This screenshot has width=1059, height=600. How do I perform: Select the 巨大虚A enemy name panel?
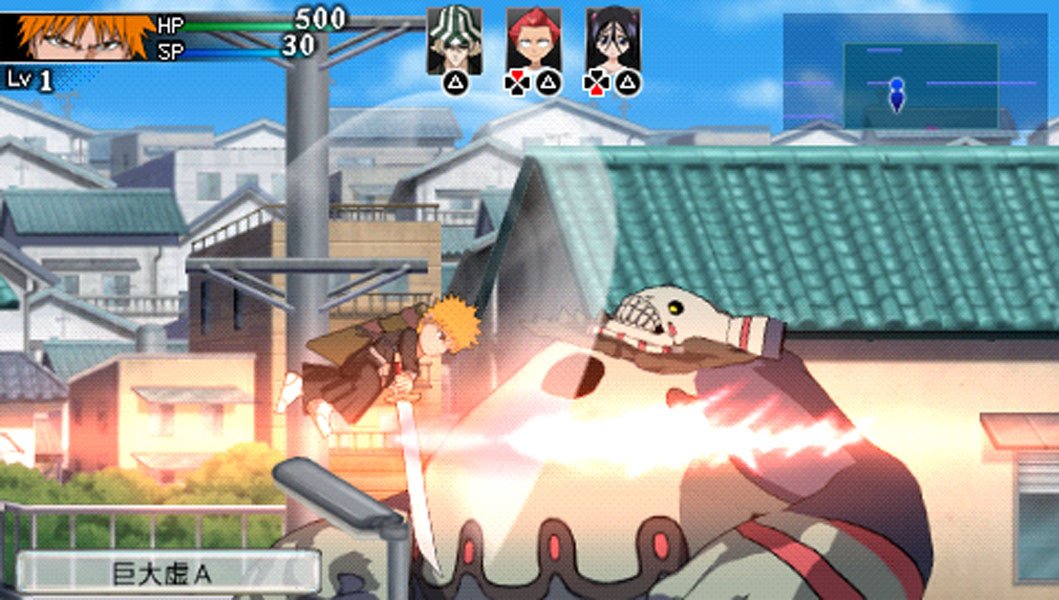coord(167,572)
